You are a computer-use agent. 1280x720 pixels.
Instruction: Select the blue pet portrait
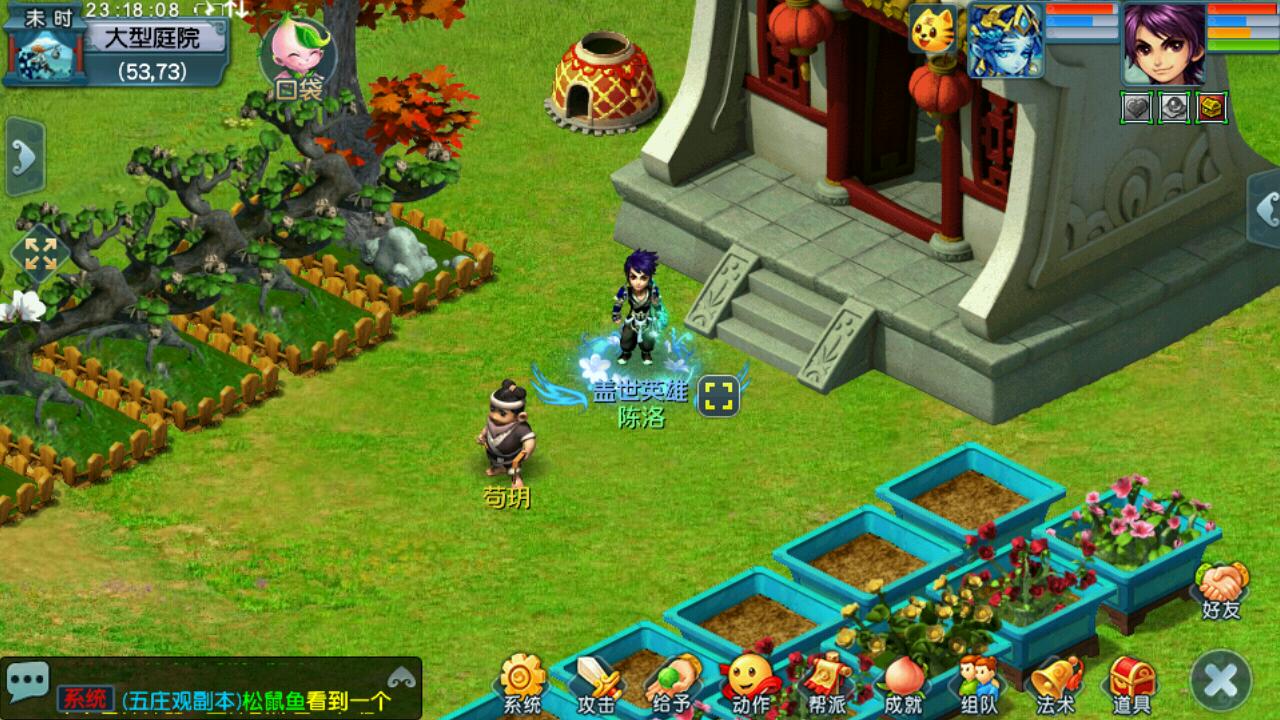click(1005, 40)
